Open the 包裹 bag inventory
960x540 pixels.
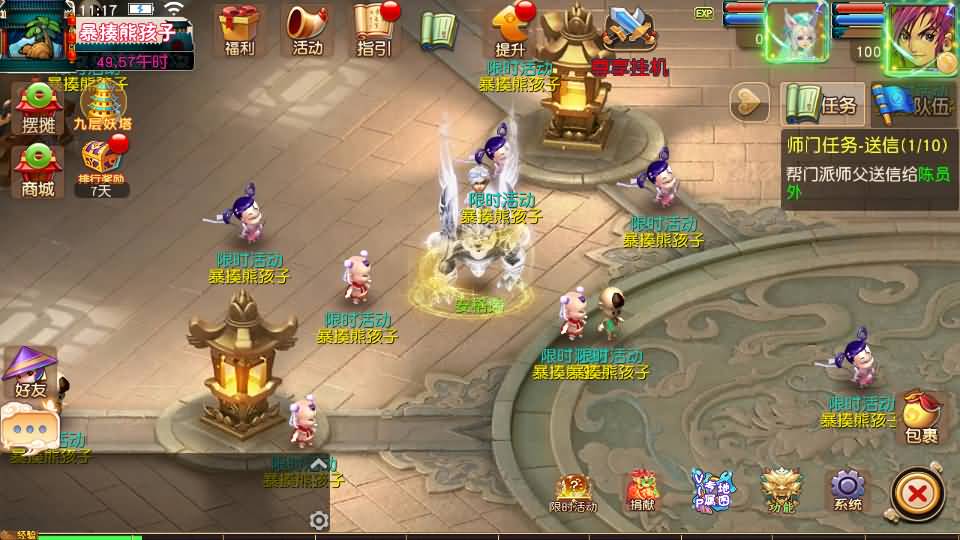(921, 417)
